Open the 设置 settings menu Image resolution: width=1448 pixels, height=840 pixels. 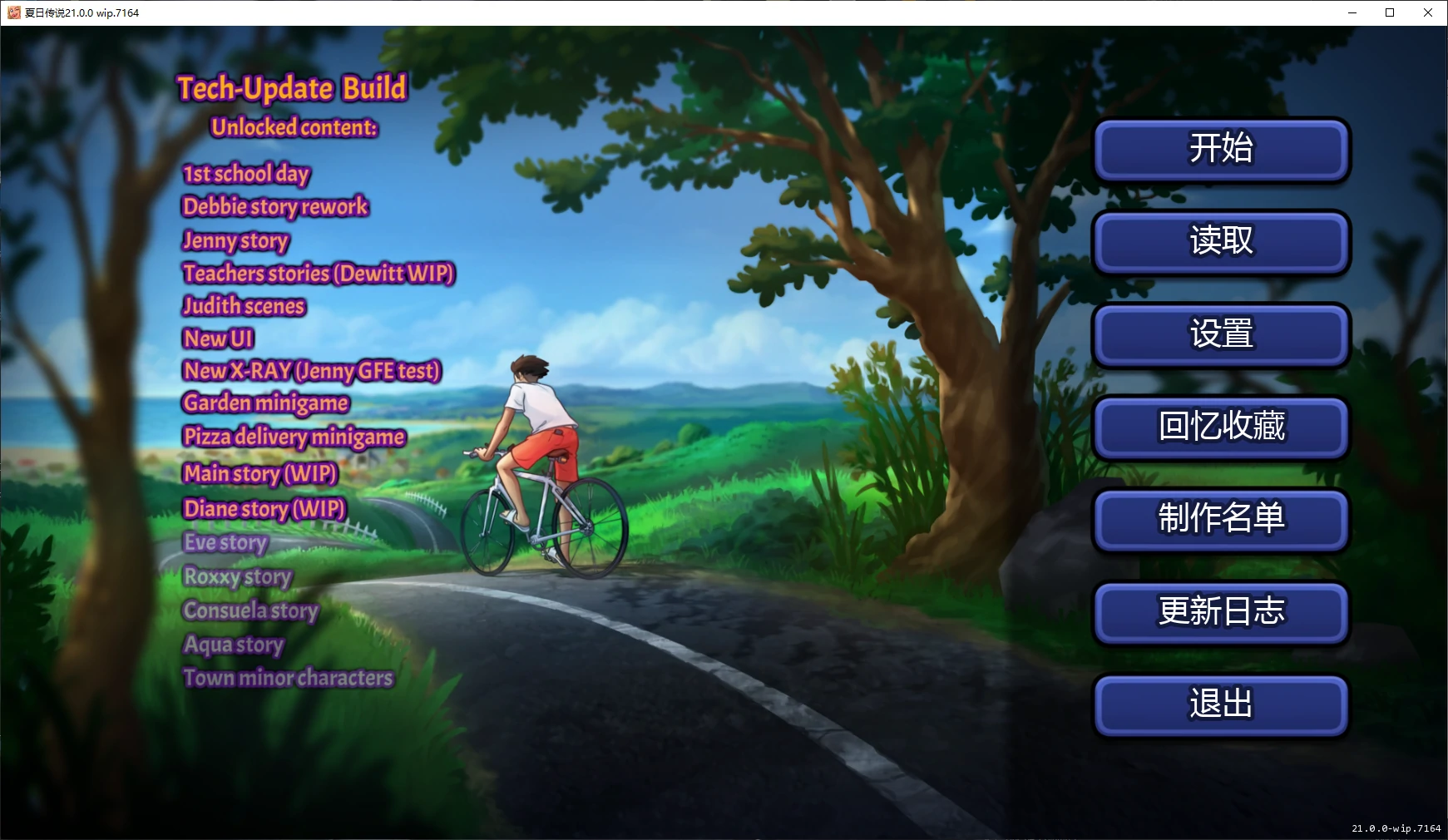pos(1219,335)
